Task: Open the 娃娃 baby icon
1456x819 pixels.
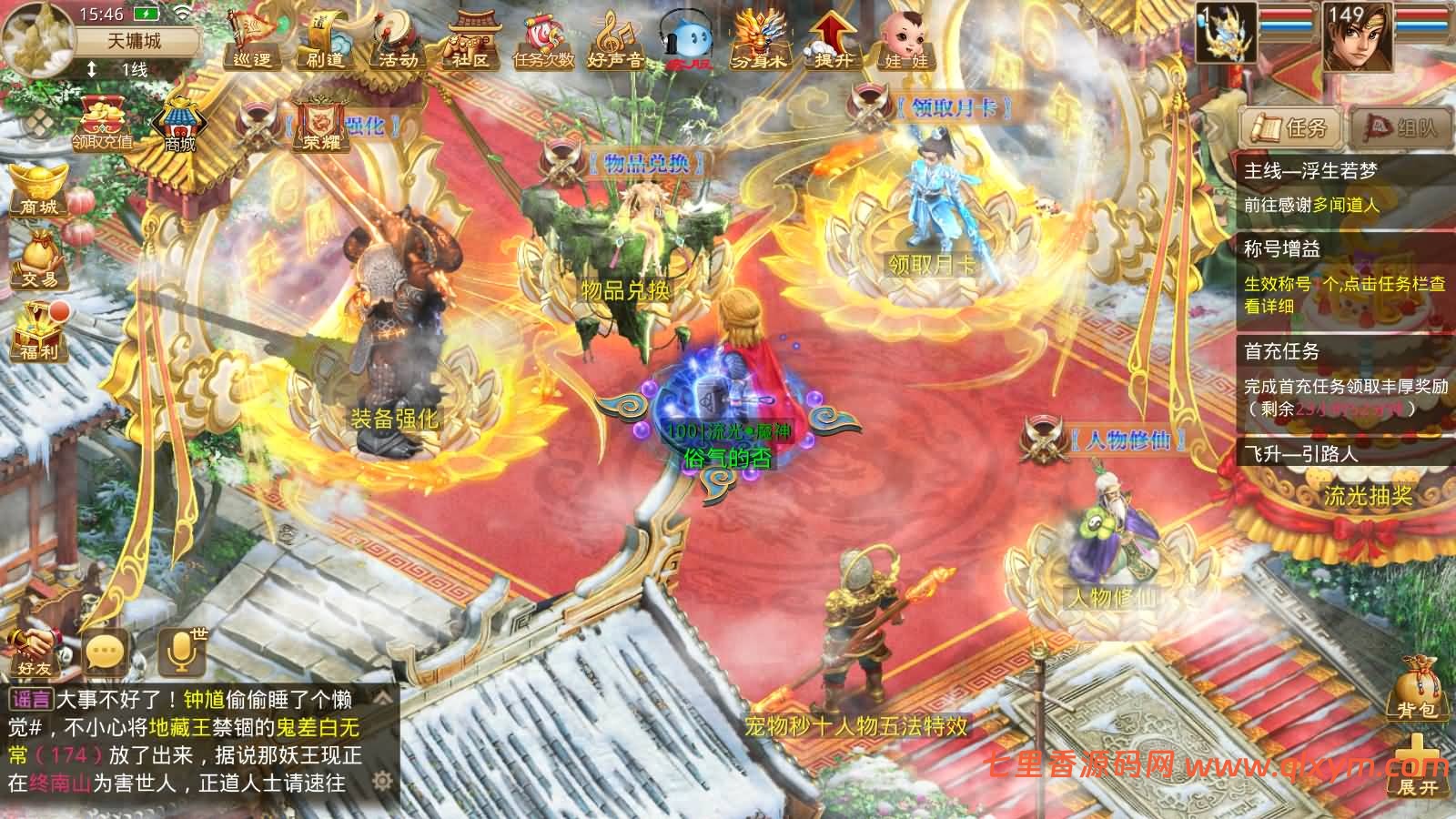Action: pos(905,40)
